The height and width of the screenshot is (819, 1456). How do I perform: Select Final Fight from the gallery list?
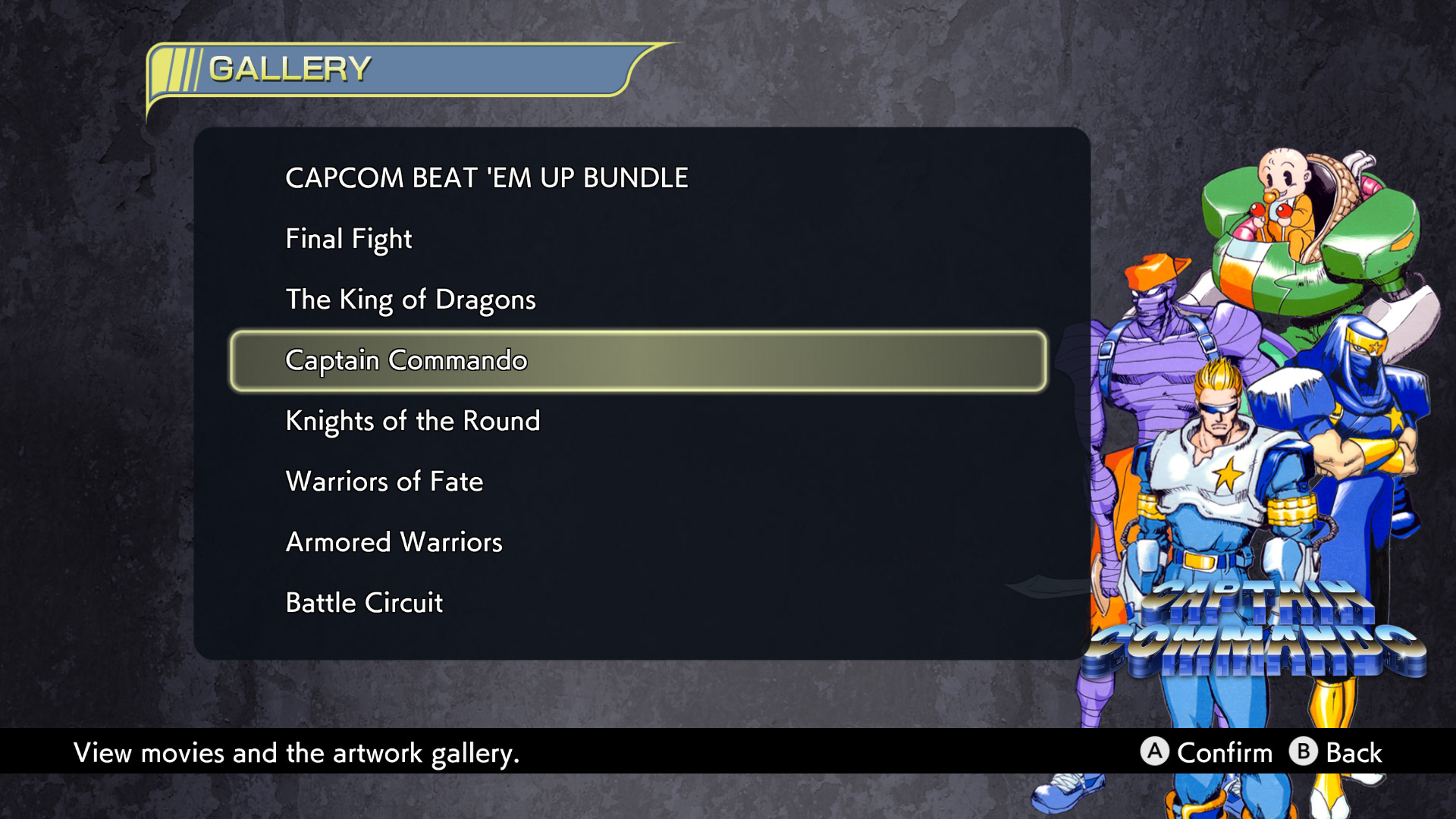pyautogui.click(x=348, y=239)
